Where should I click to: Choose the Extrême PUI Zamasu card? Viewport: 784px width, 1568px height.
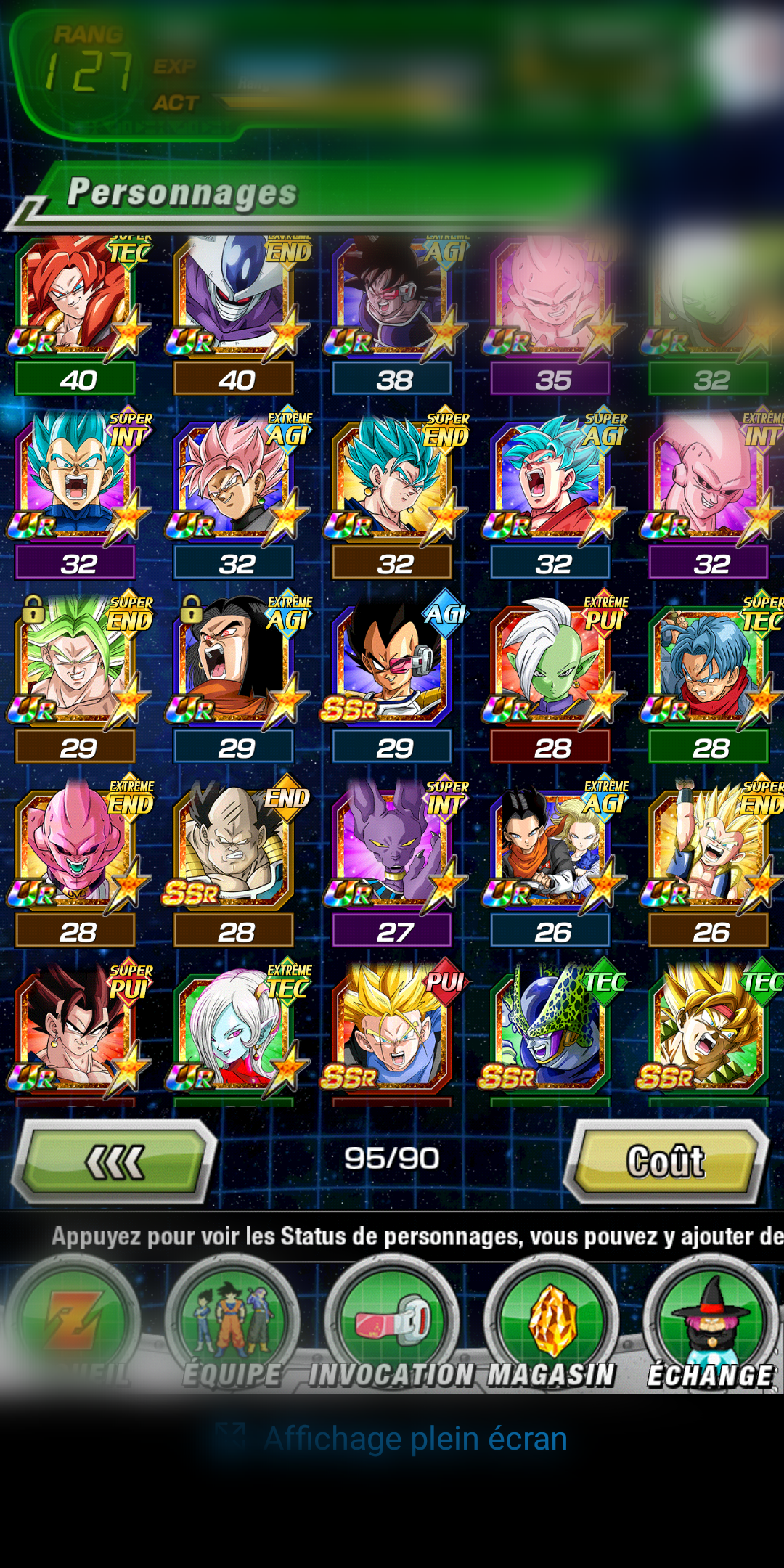tap(552, 664)
